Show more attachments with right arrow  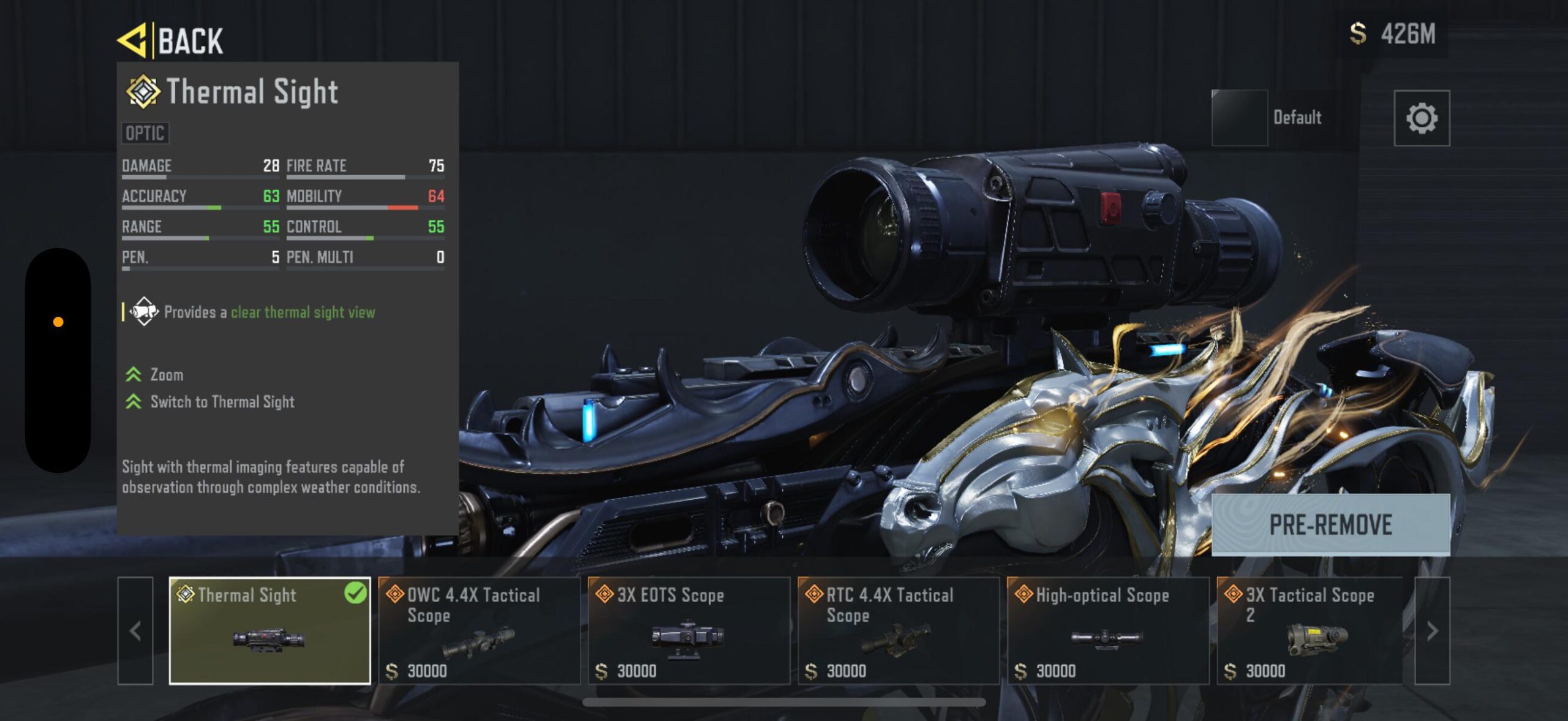1432,630
